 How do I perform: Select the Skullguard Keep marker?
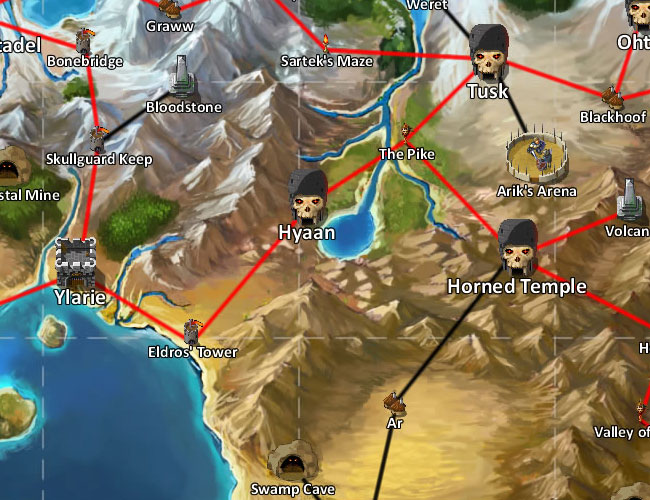(98, 139)
